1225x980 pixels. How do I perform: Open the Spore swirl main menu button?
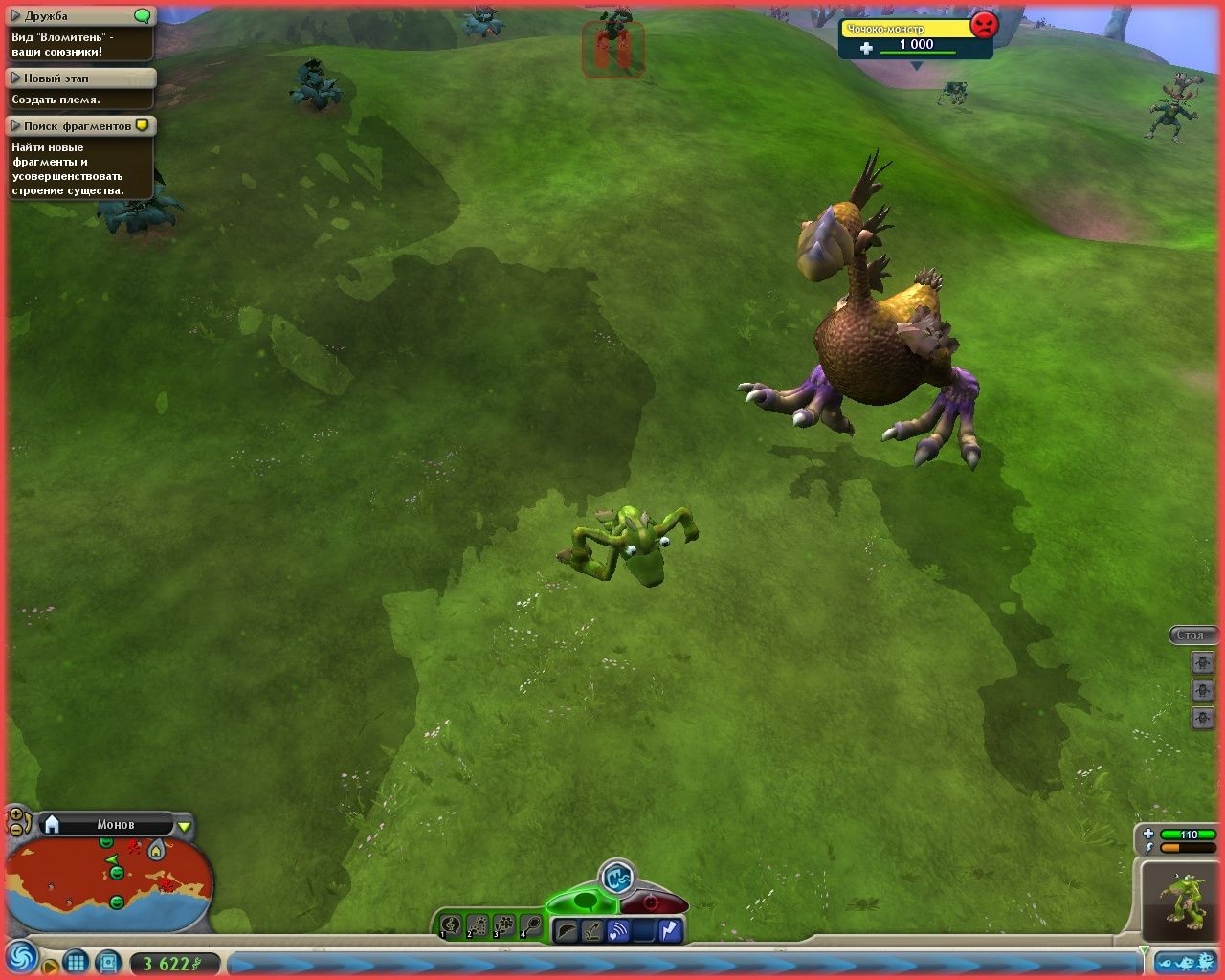(20, 957)
